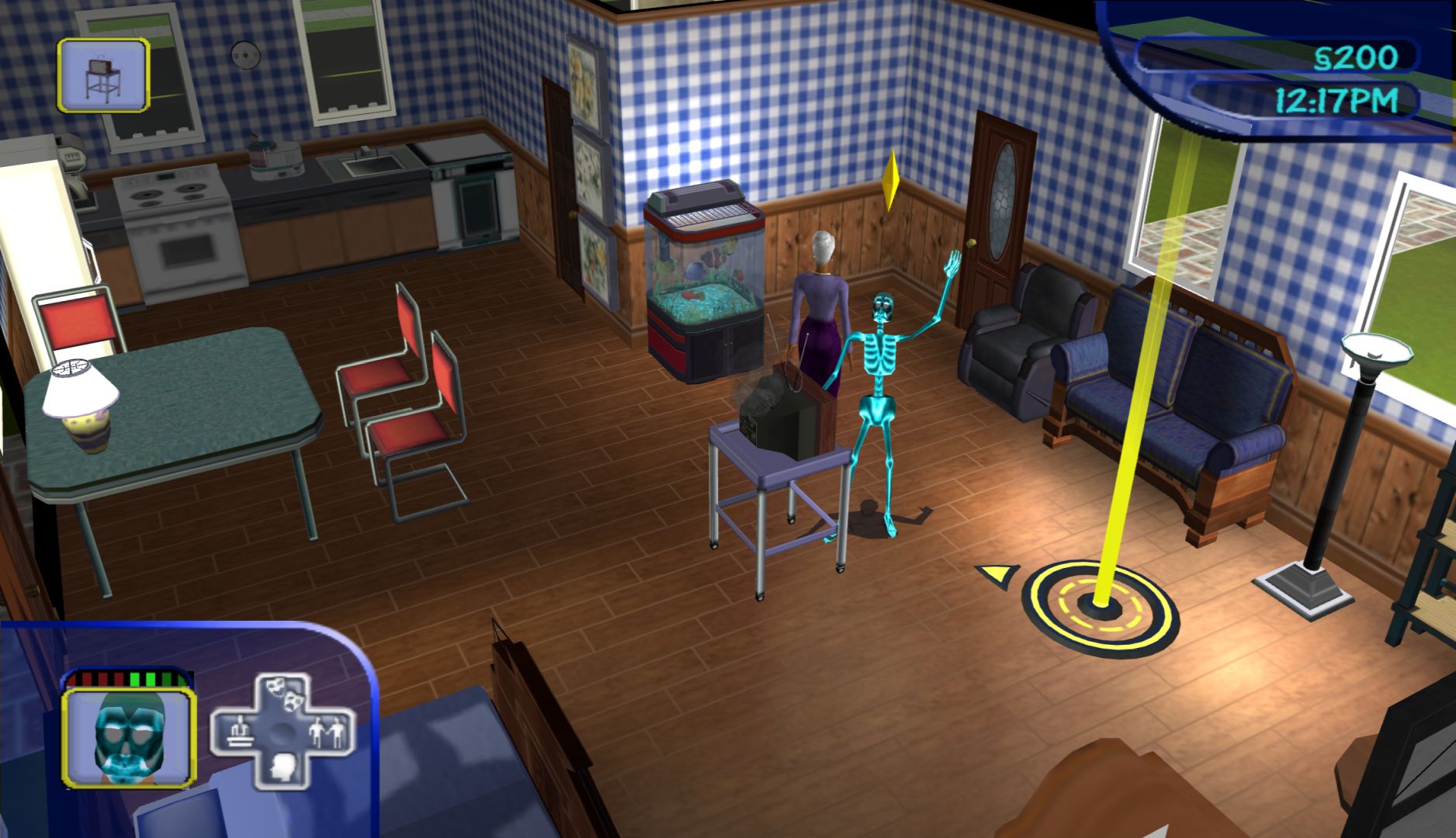This screenshot has width=1456, height=838.
Task: Open the theater masks mood panel
Action: pos(283,694)
